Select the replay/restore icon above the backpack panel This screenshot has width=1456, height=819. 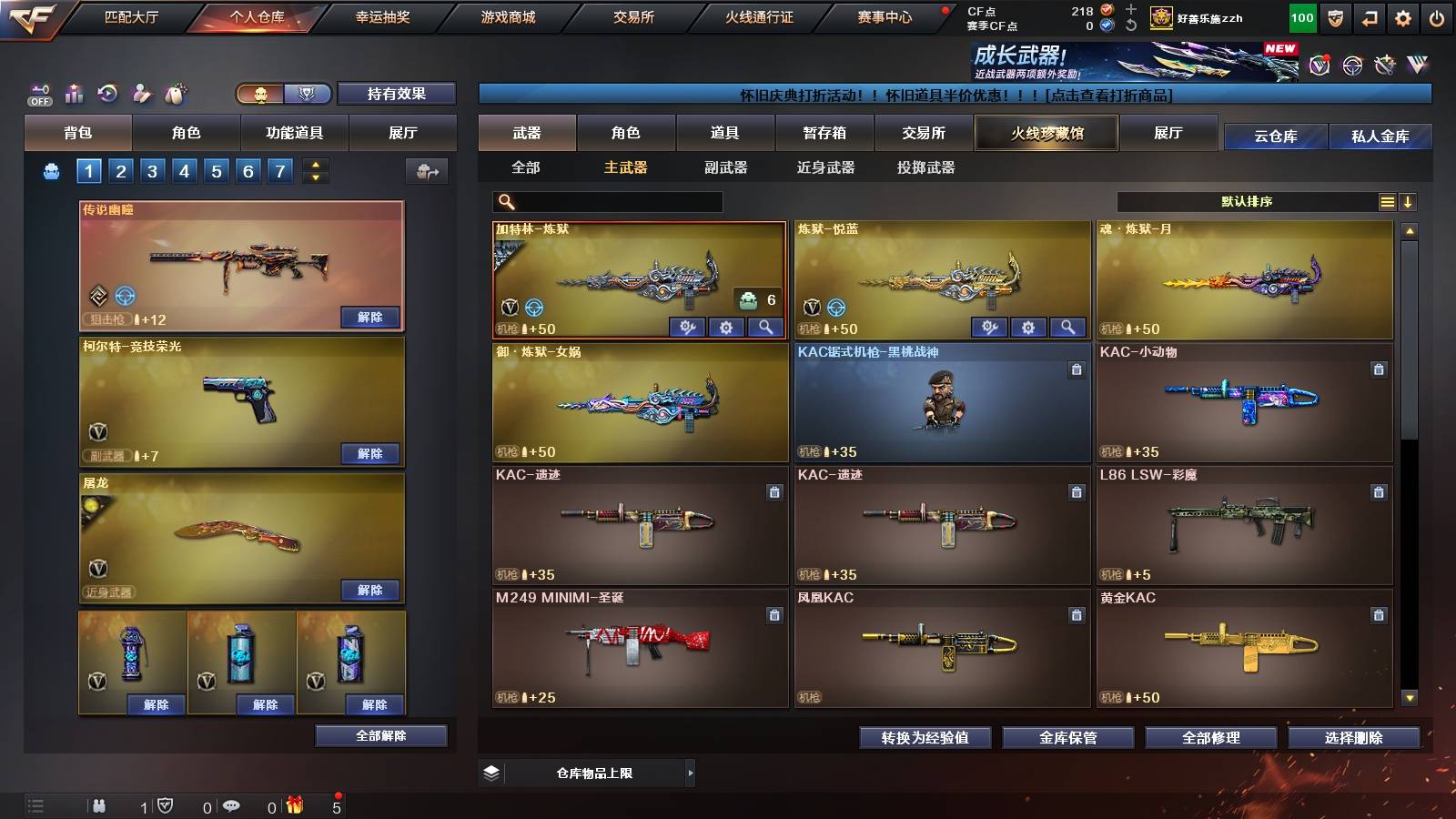(106, 94)
